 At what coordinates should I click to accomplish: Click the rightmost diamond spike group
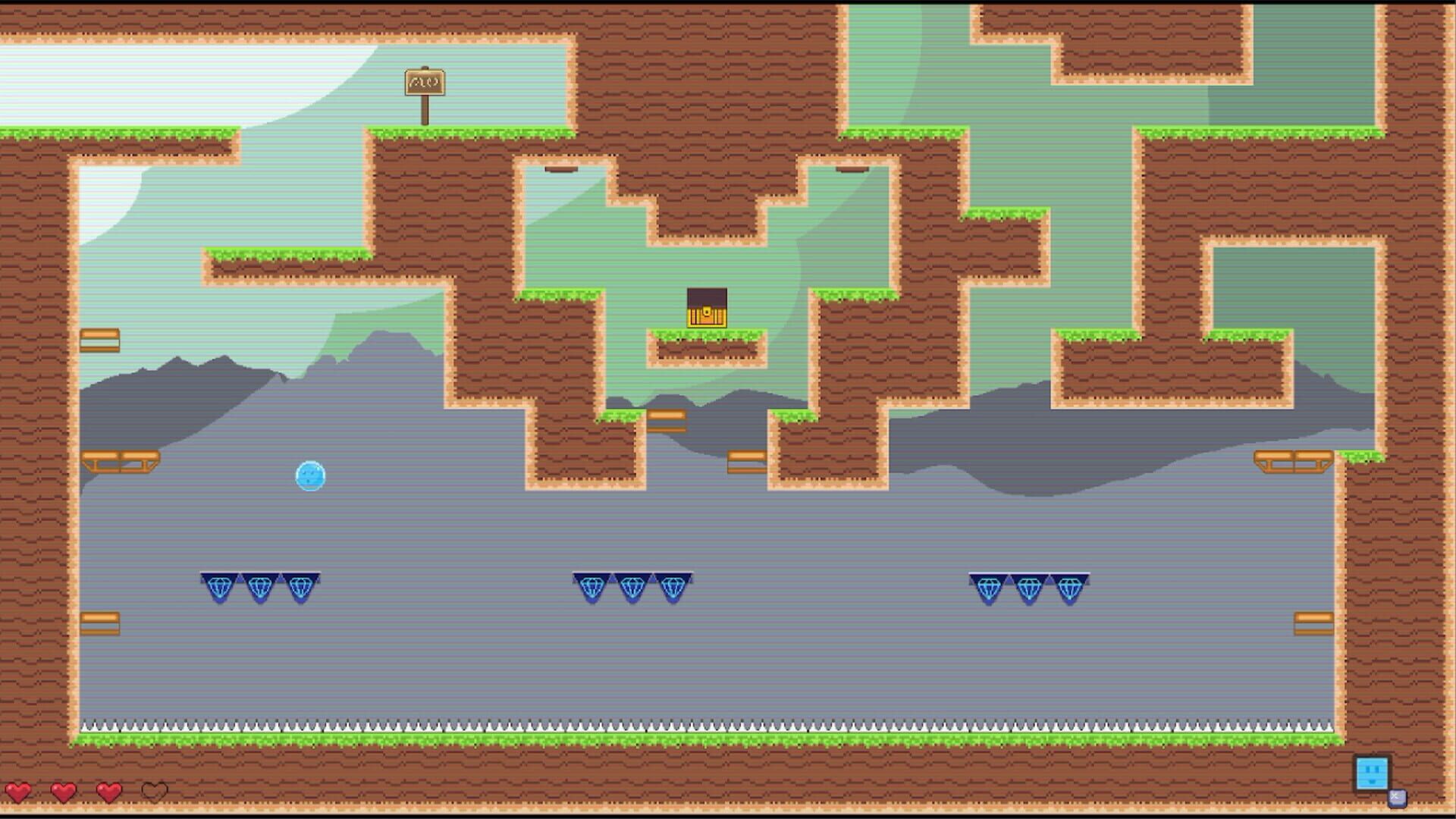click(x=1028, y=588)
